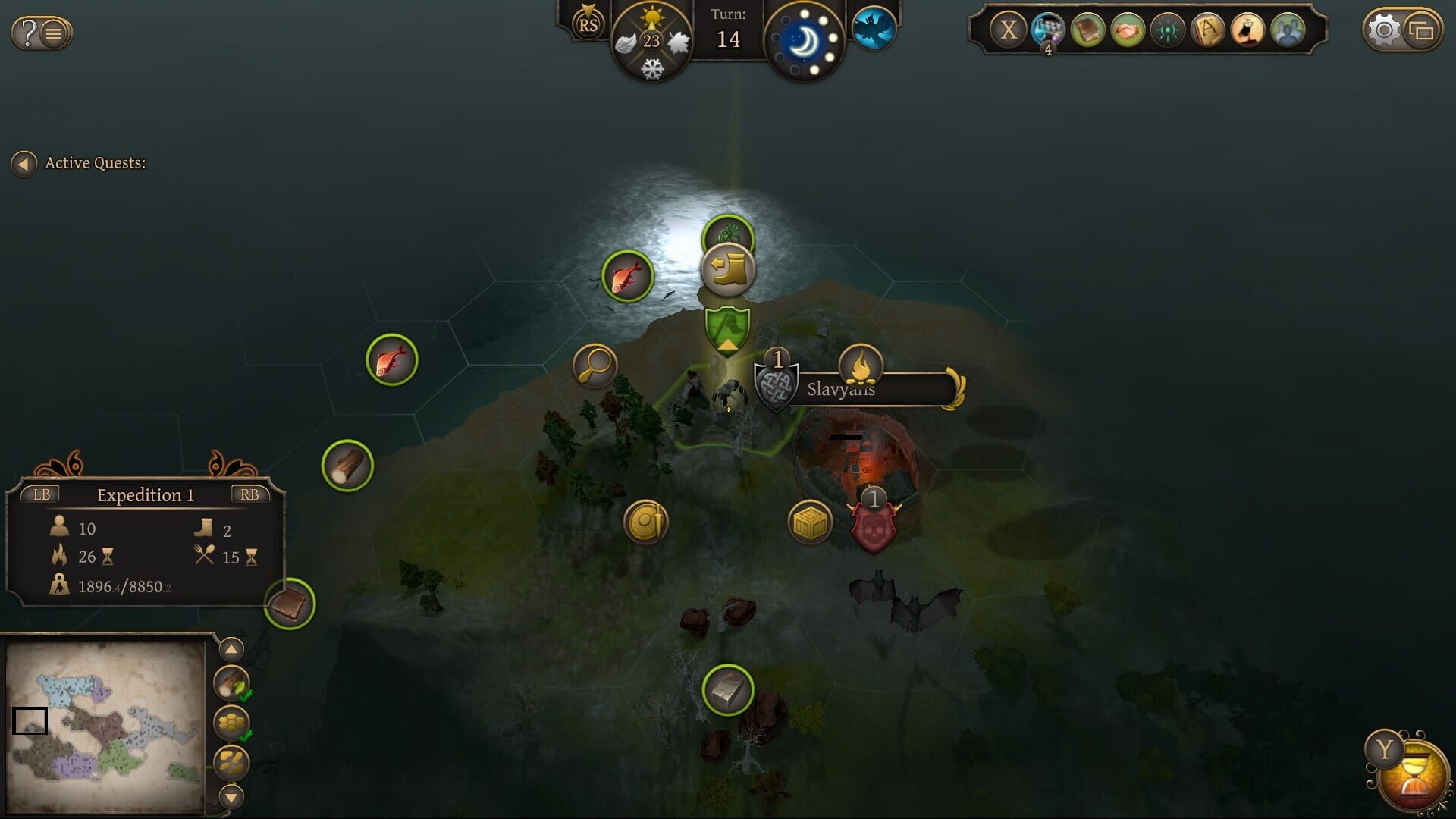Click the up arrow above the resource filters
Screen dimensions: 1456x819
(230, 649)
